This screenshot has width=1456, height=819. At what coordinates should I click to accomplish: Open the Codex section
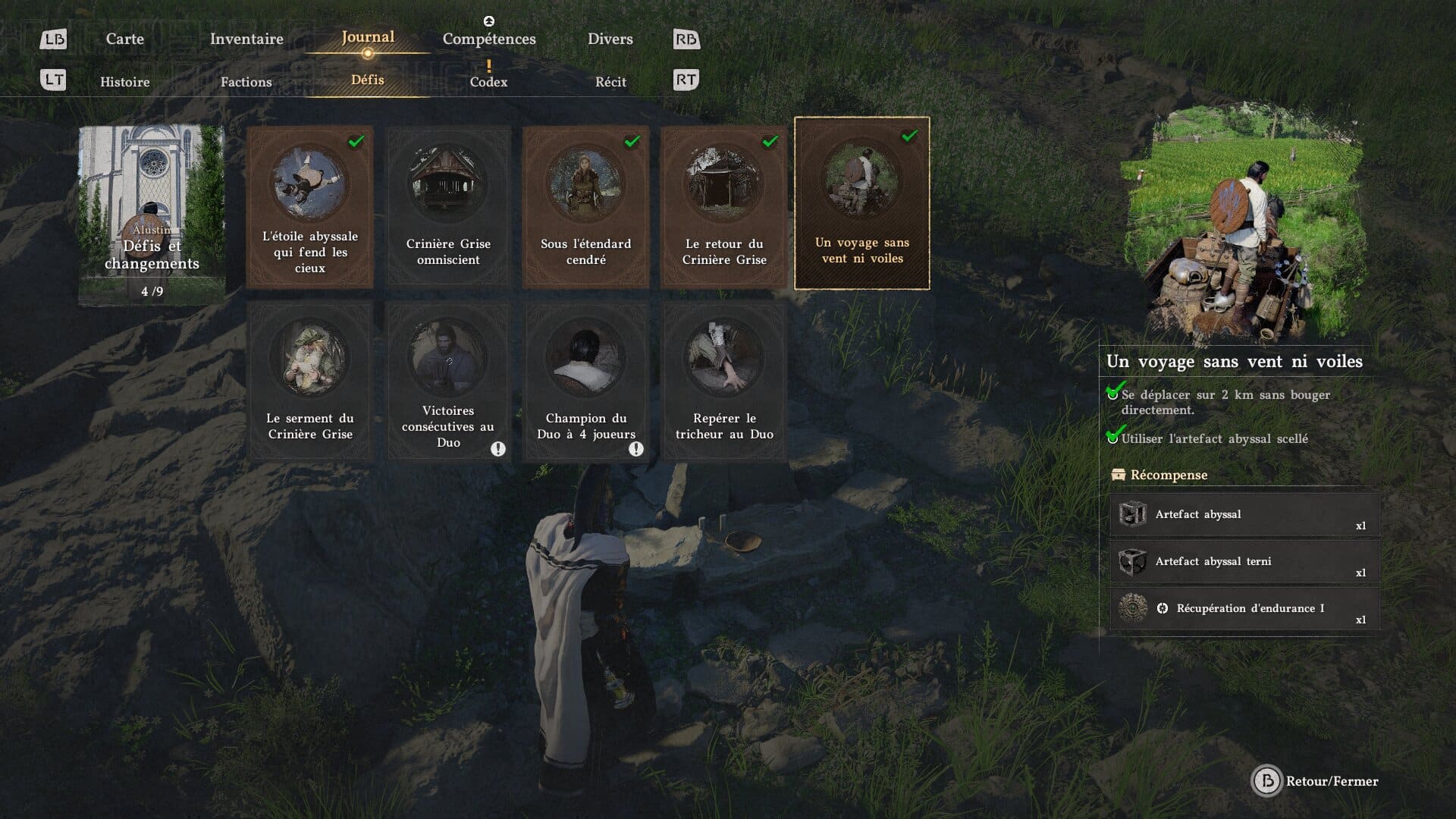488,82
